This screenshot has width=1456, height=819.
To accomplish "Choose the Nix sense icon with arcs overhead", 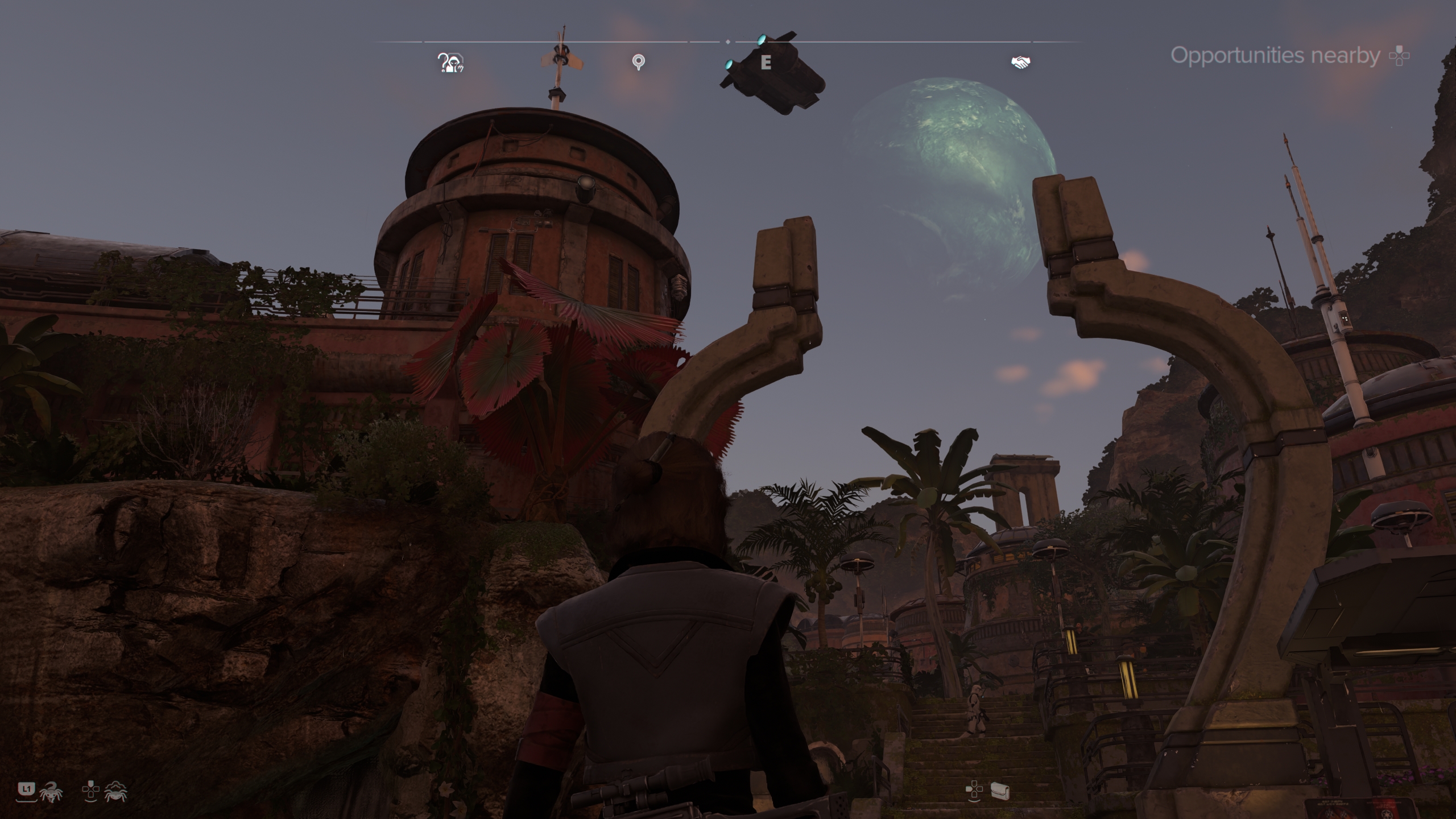I will [115, 791].
